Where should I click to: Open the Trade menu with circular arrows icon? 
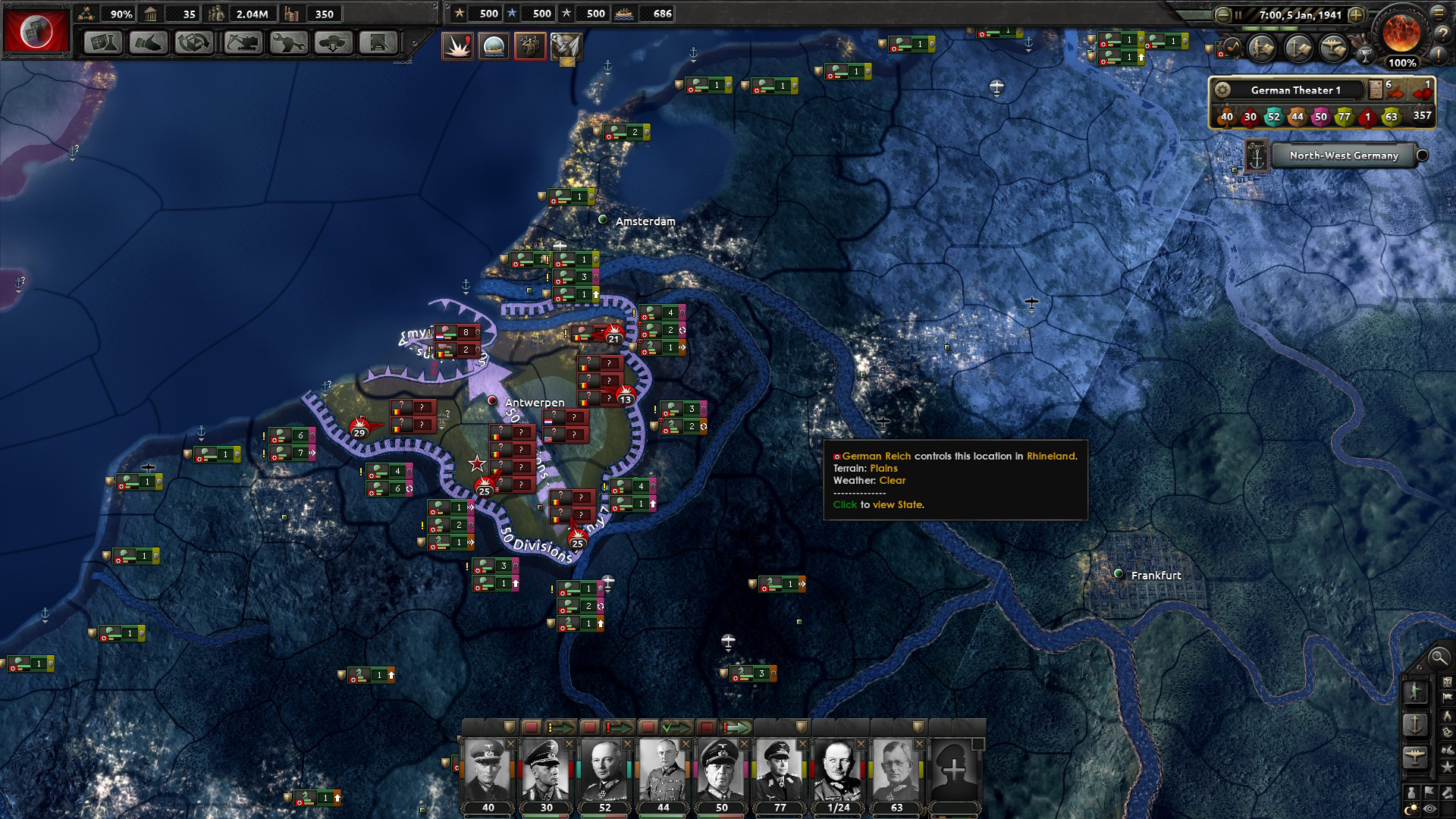point(193,43)
